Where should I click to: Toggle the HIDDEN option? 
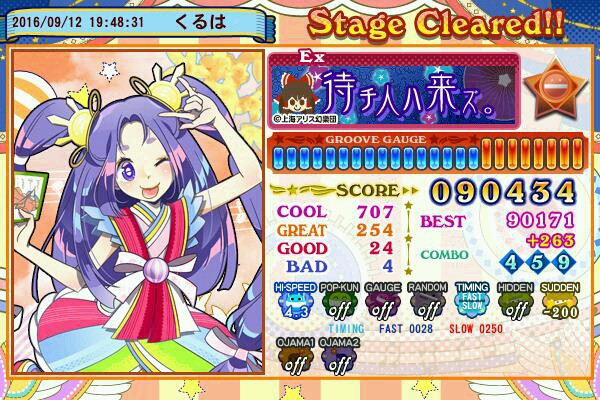pos(516,302)
